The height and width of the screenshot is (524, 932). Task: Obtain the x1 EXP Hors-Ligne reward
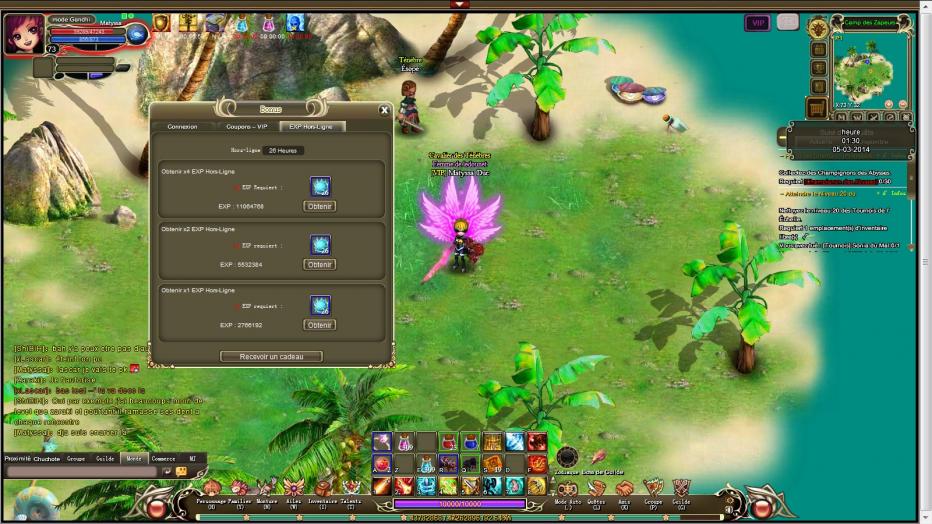point(319,325)
